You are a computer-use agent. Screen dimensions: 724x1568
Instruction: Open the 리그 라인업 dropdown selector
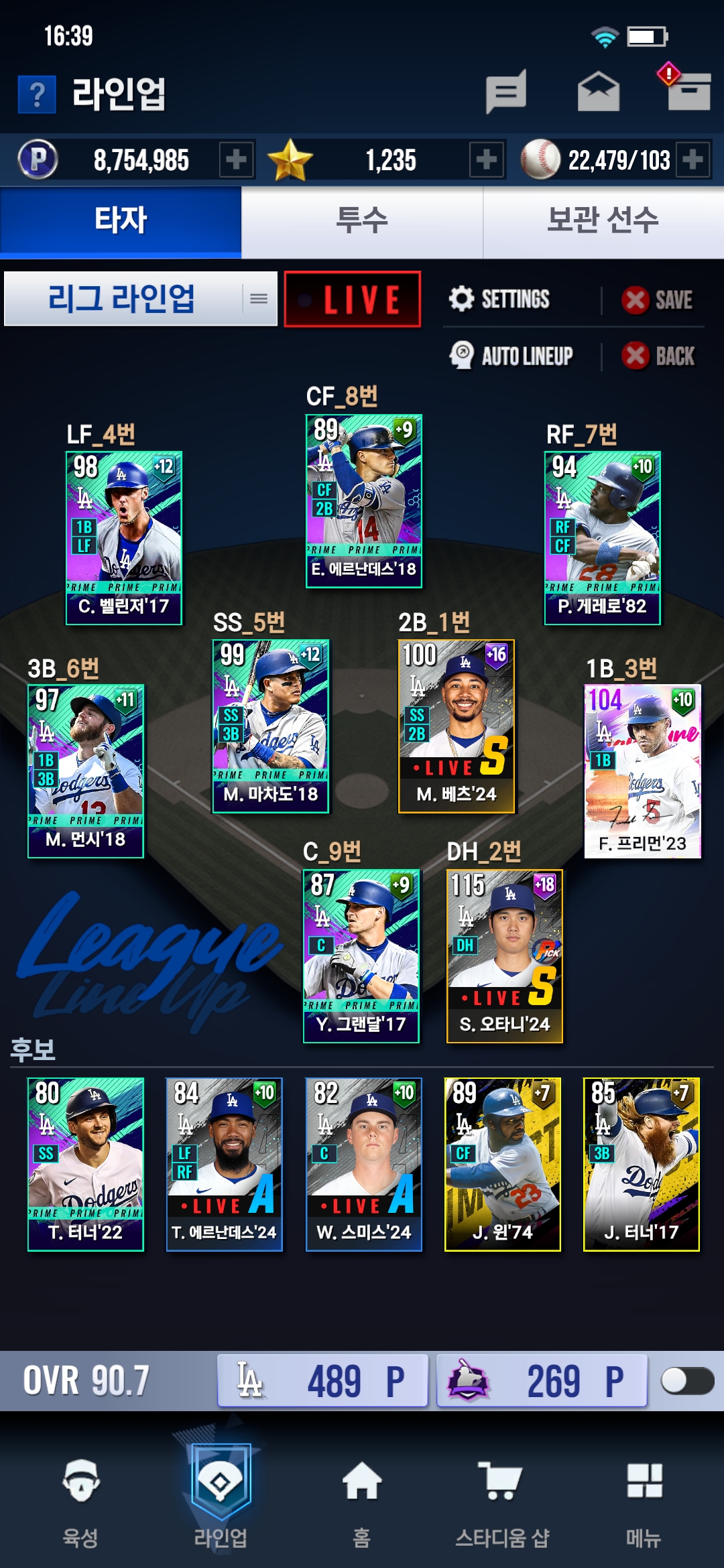141,299
